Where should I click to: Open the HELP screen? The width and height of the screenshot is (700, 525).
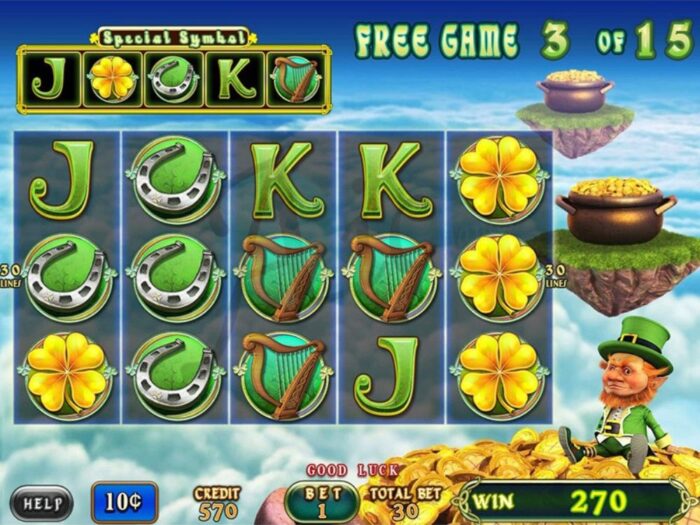(41, 501)
